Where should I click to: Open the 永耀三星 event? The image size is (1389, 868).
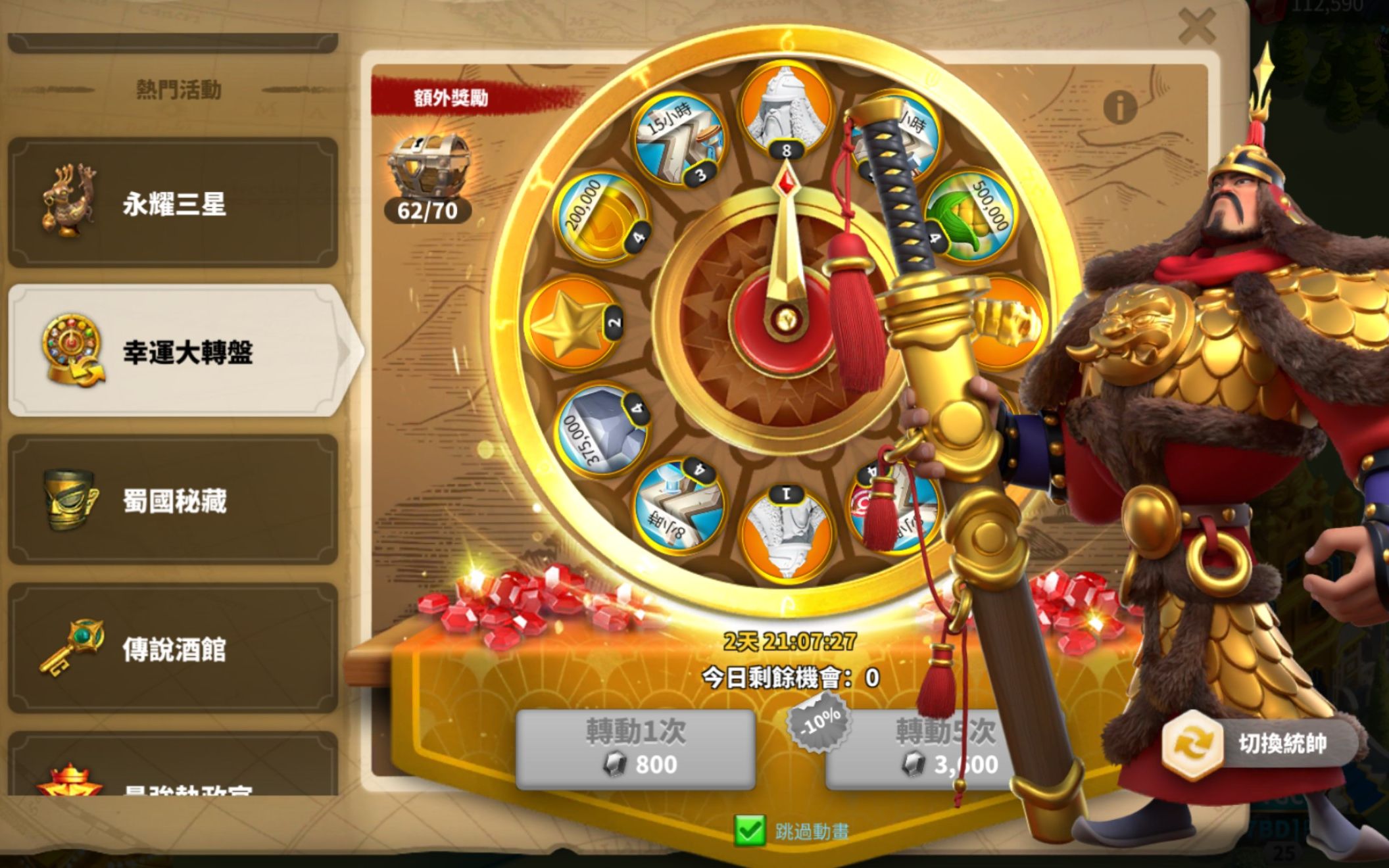click(173, 203)
